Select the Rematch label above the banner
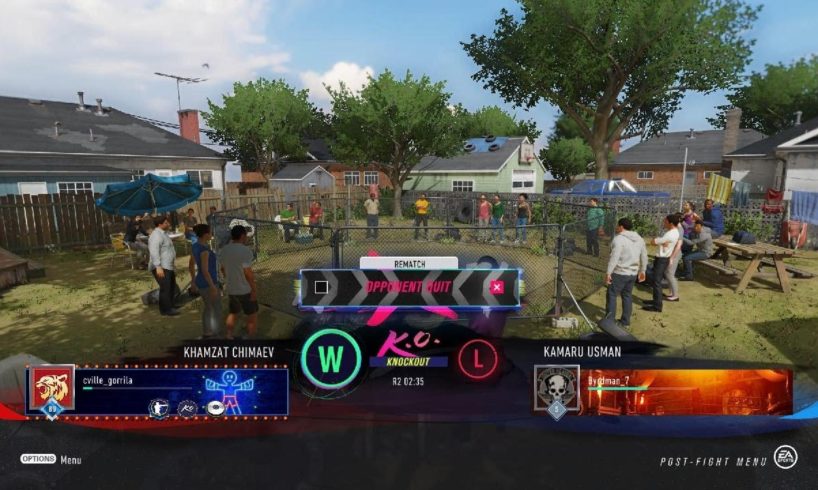 [408, 263]
